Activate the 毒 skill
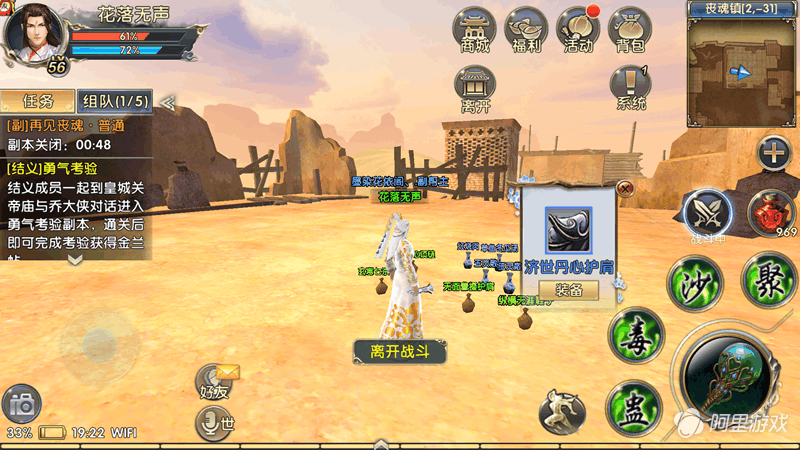Image resolution: width=800 pixels, height=450 pixels. point(636,334)
